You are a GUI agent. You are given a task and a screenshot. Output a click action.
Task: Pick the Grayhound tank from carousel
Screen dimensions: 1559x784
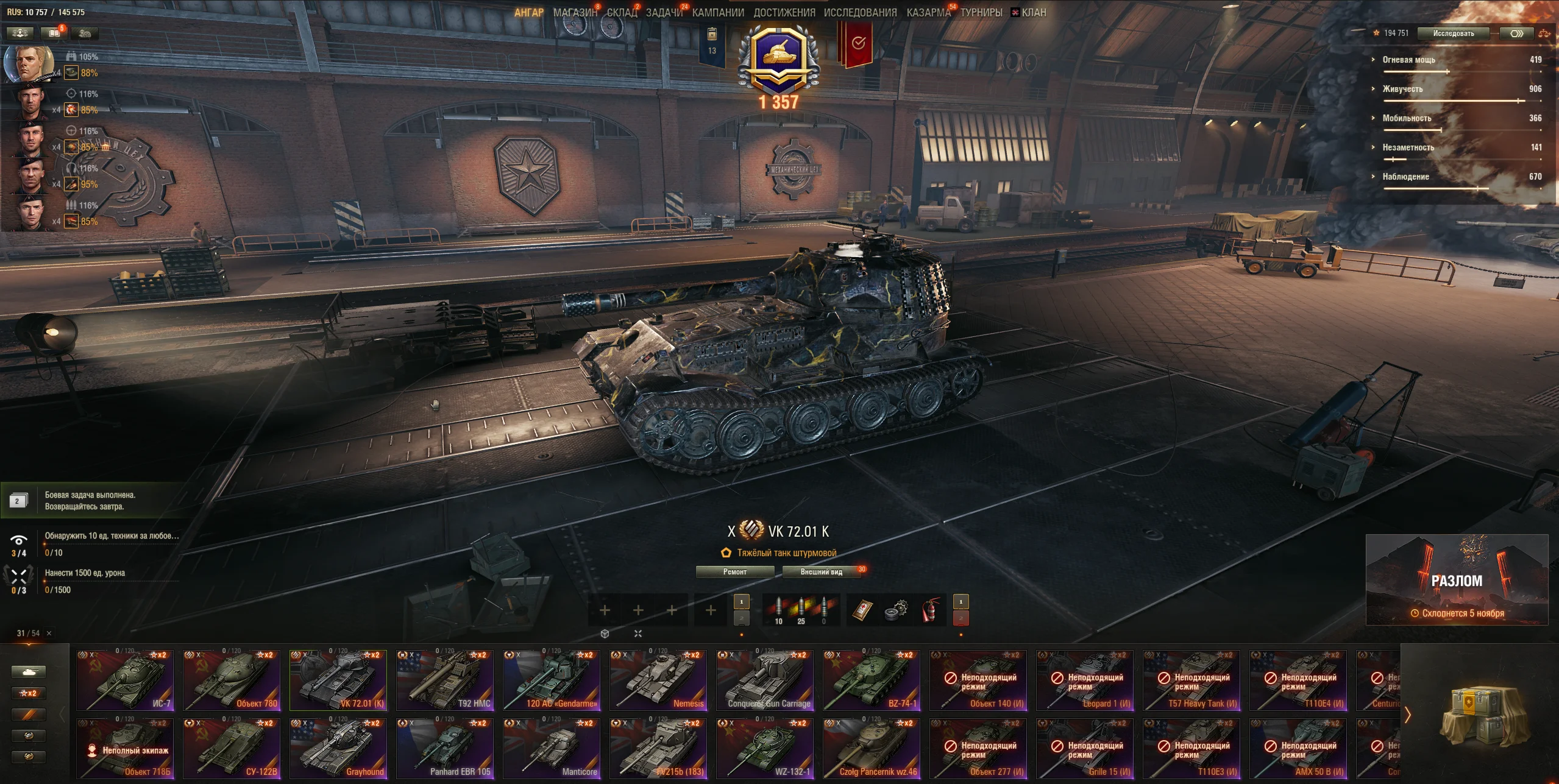click(x=338, y=749)
